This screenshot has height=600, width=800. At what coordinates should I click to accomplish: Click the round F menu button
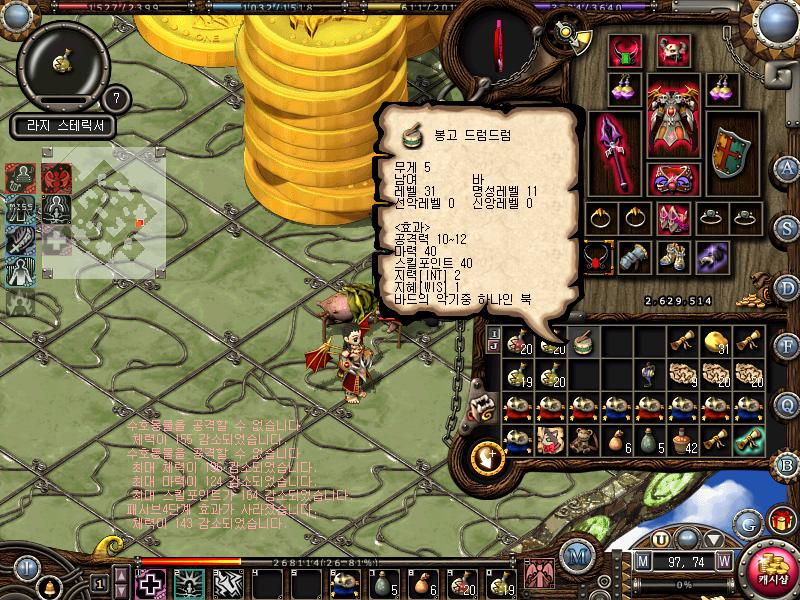[x=787, y=346]
